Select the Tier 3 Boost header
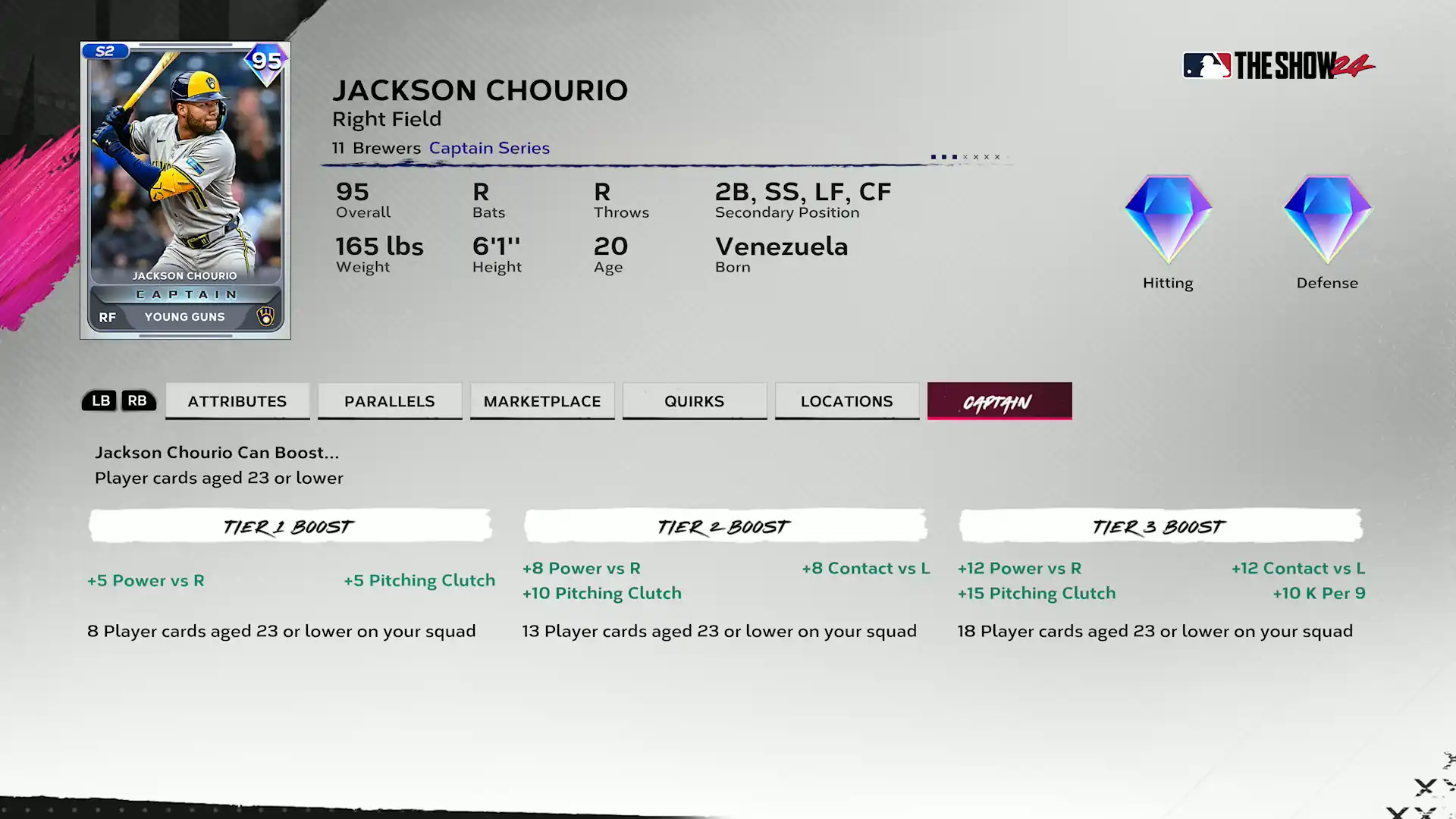 1160,526
